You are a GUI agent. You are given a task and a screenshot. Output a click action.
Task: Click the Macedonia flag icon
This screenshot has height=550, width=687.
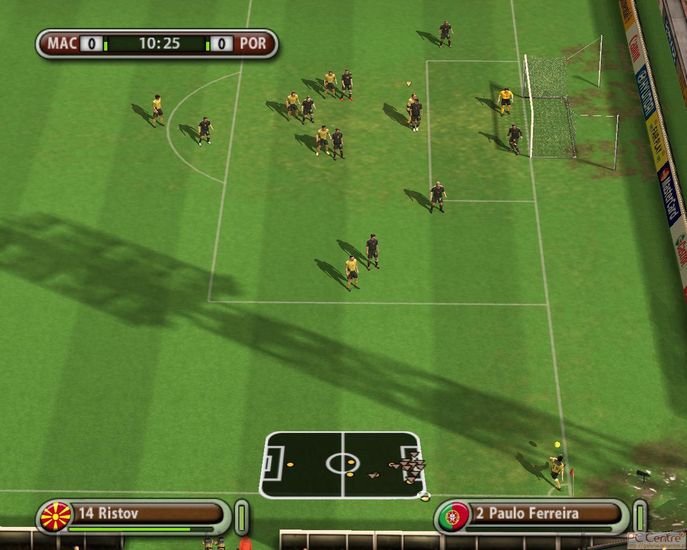(56, 516)
